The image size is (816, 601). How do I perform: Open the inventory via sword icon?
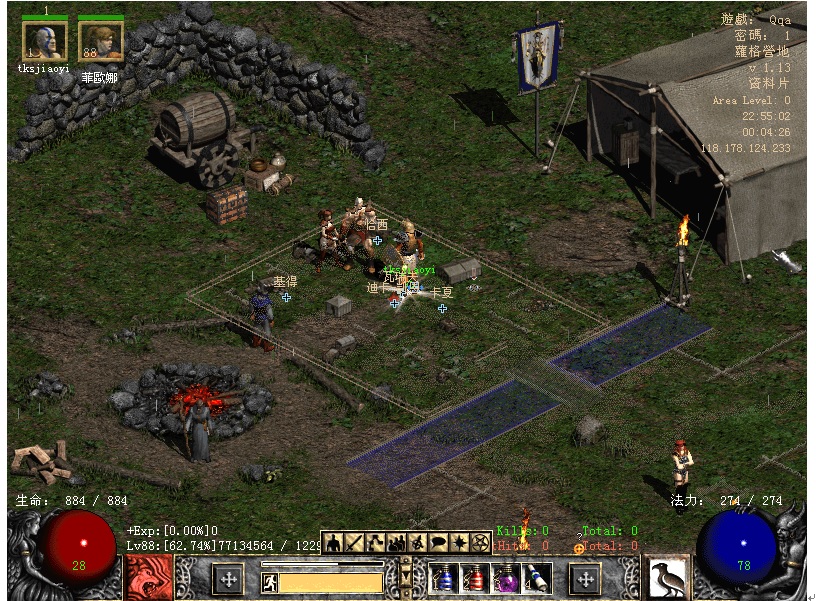point(352,543)
